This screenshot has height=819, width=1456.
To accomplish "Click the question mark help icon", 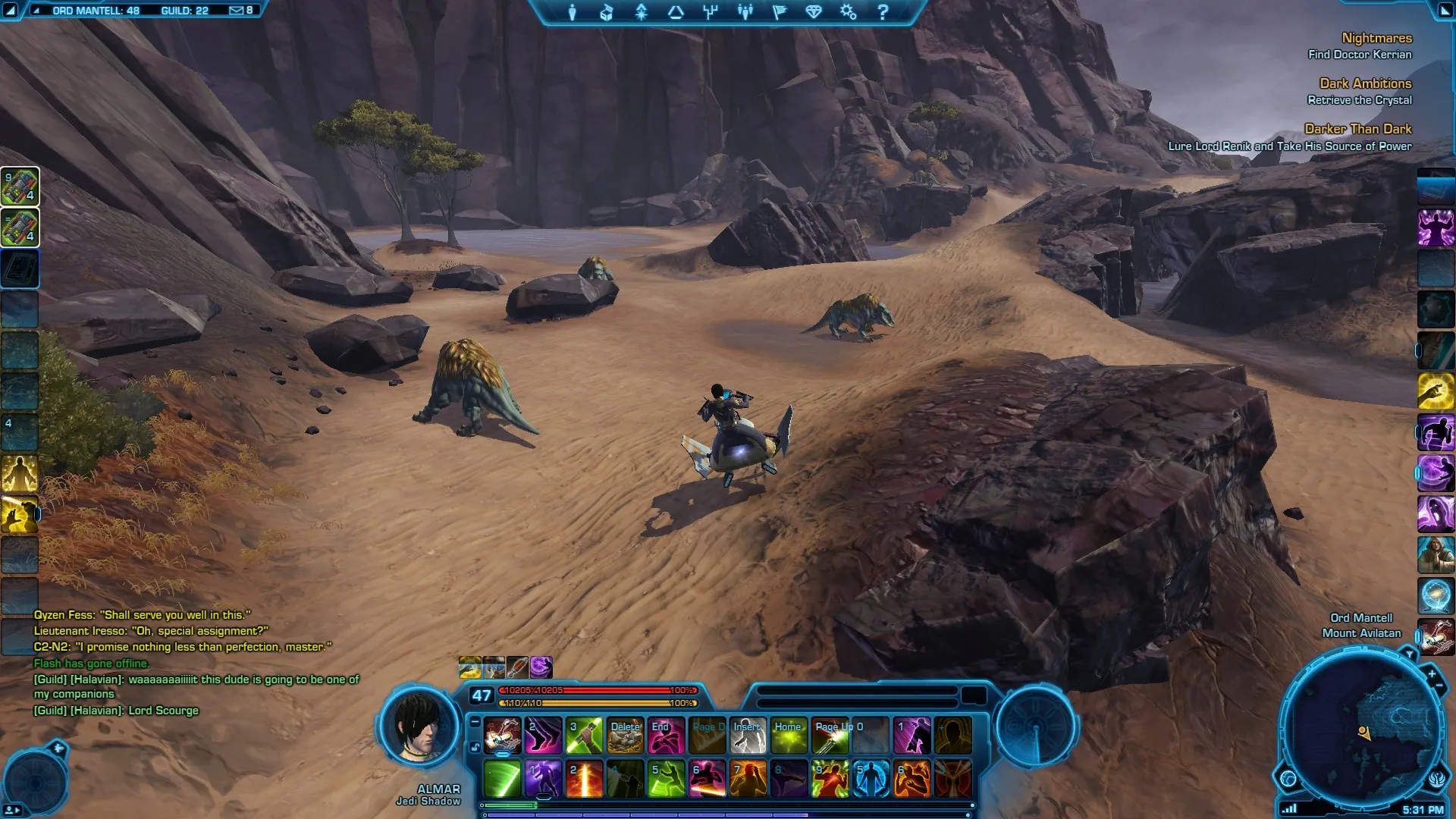I will [x=883, y=12].
